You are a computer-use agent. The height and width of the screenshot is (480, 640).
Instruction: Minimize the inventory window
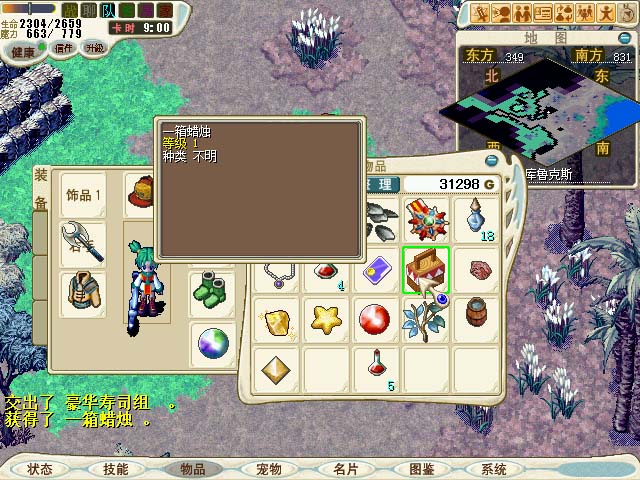491,160
